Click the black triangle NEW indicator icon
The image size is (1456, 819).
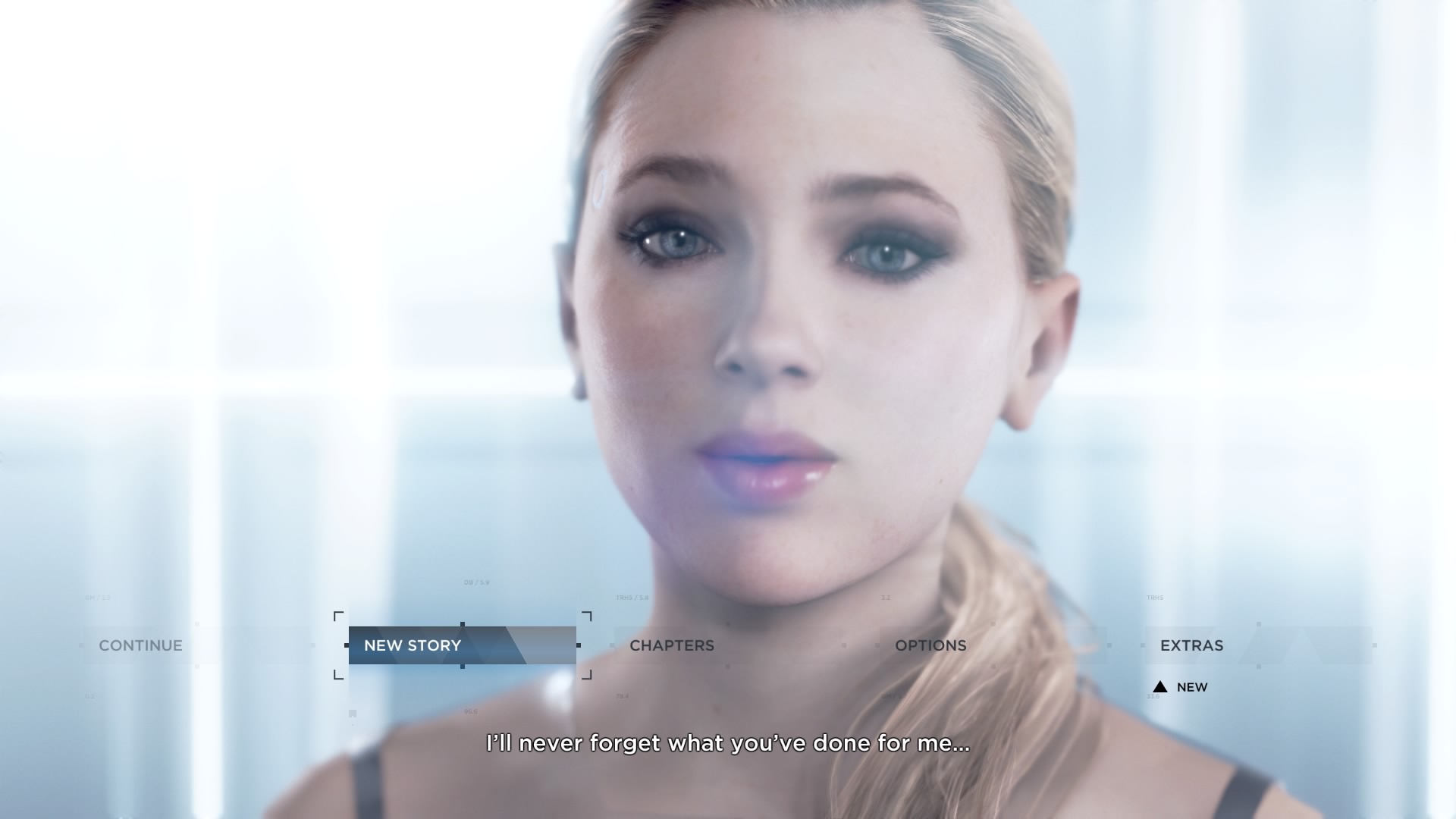(1160, 687)
